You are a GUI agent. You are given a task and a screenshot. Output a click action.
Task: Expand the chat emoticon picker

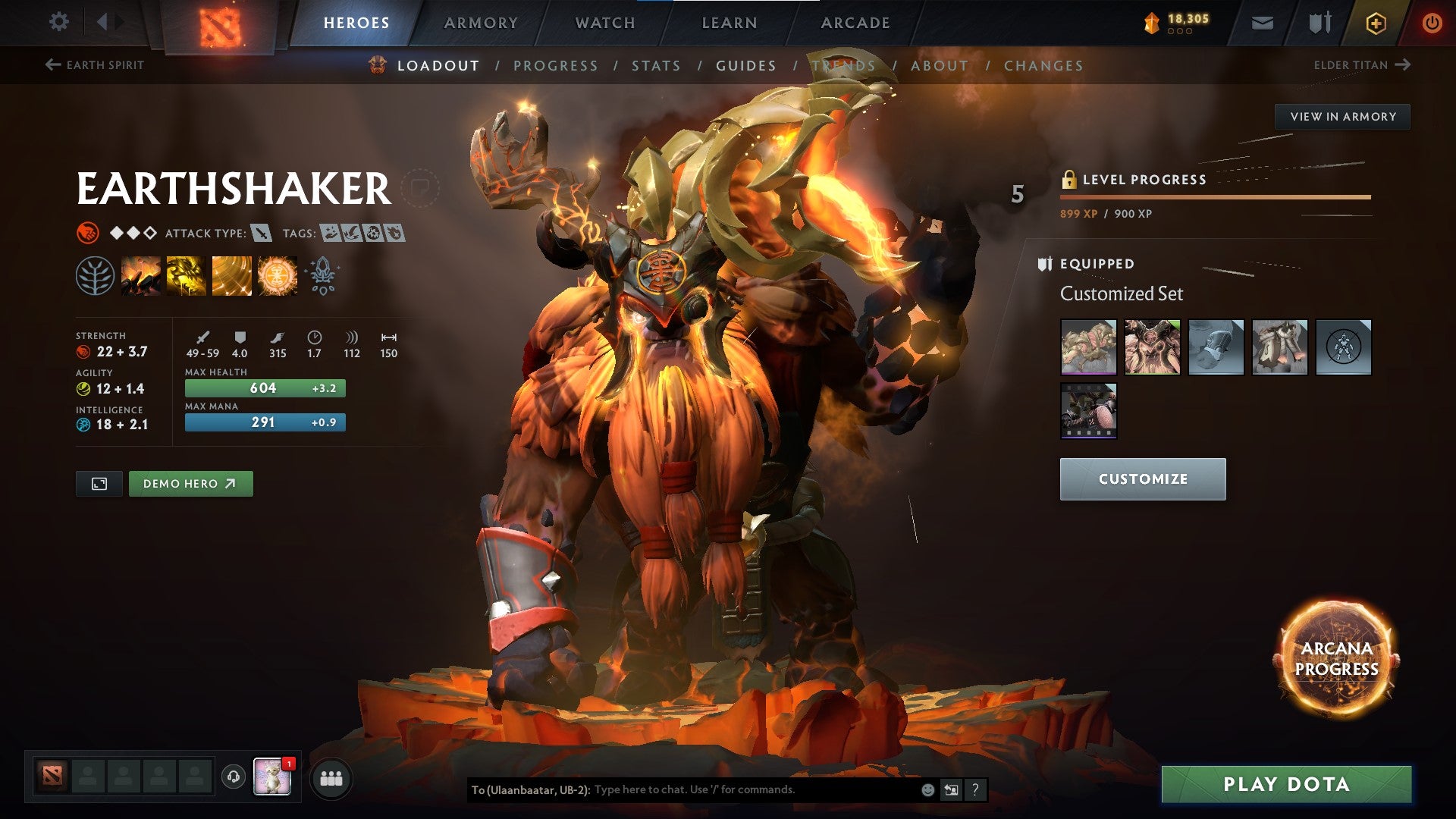coord(927,789)
